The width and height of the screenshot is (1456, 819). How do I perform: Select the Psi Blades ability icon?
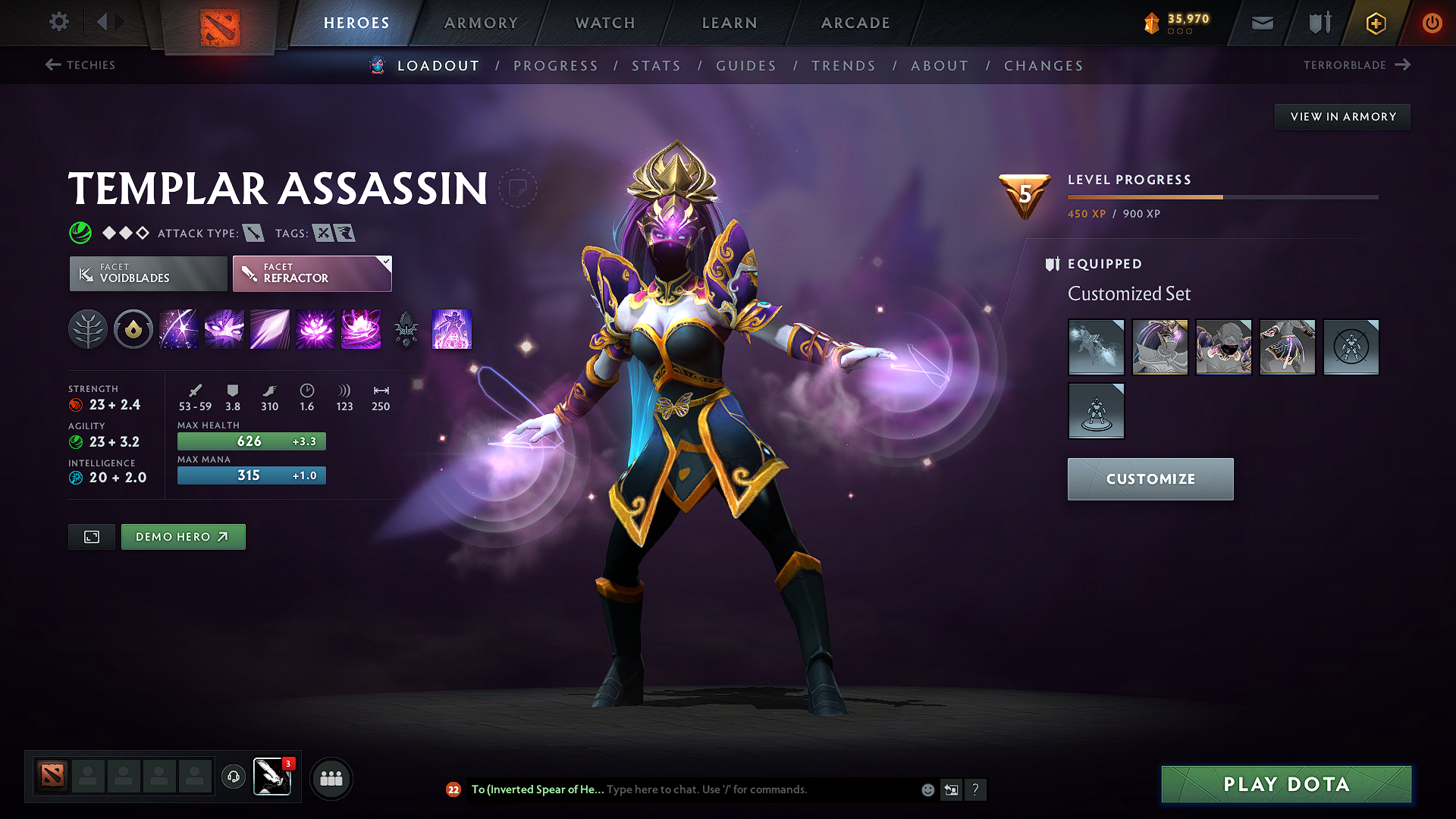tap(269, 329)
